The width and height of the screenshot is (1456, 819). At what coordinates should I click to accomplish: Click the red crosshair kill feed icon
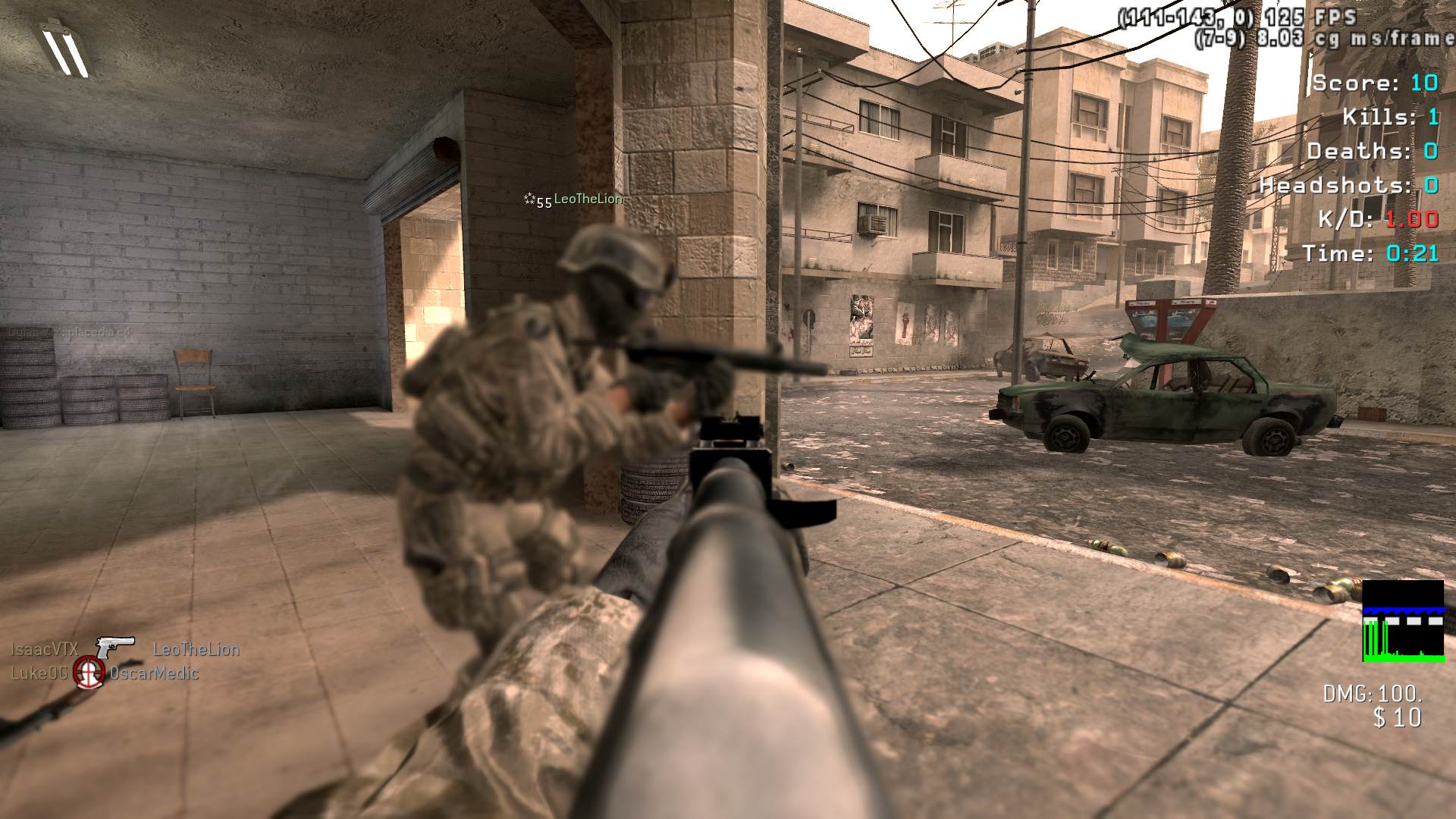coord(89,673)
